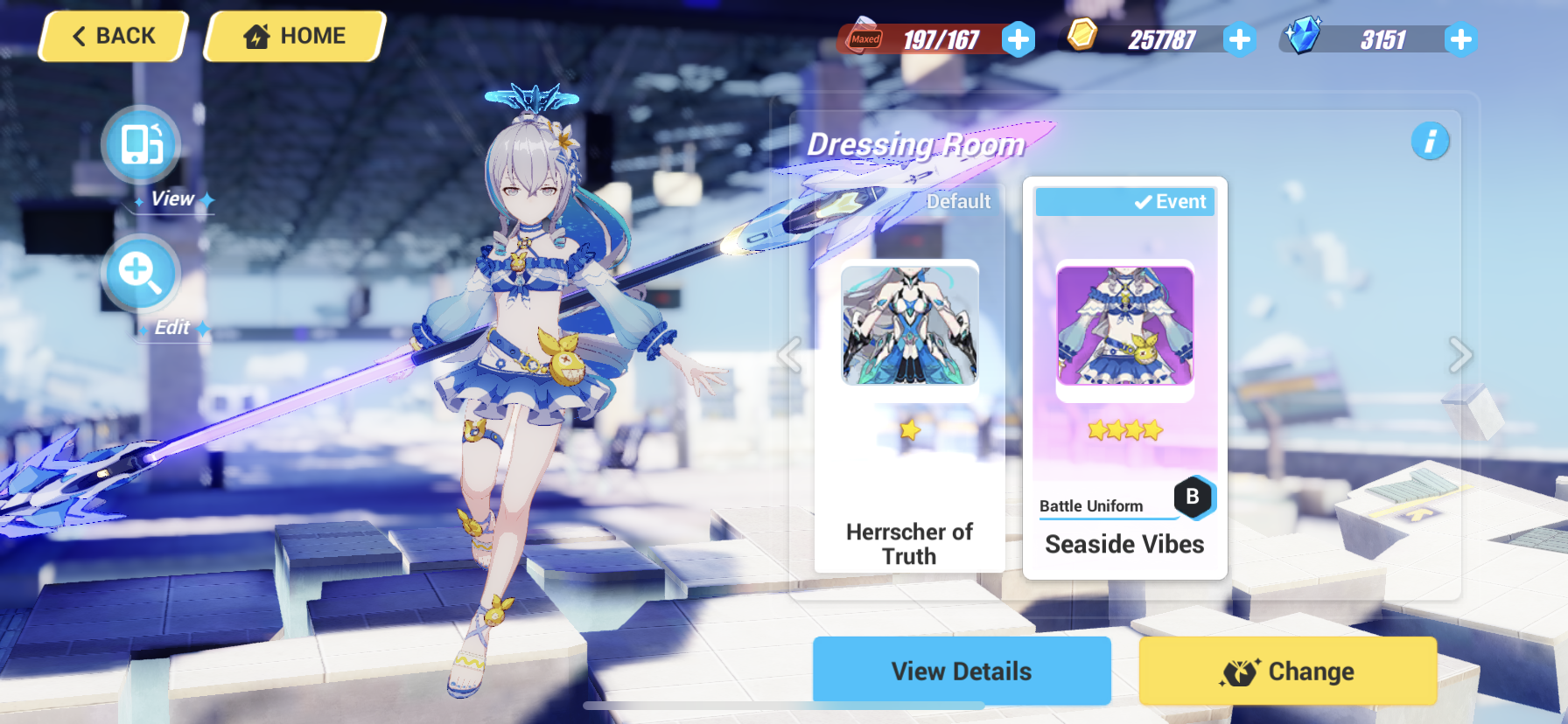
Task: Open the Dressing Room info icon
Action: pos(1431,141)
